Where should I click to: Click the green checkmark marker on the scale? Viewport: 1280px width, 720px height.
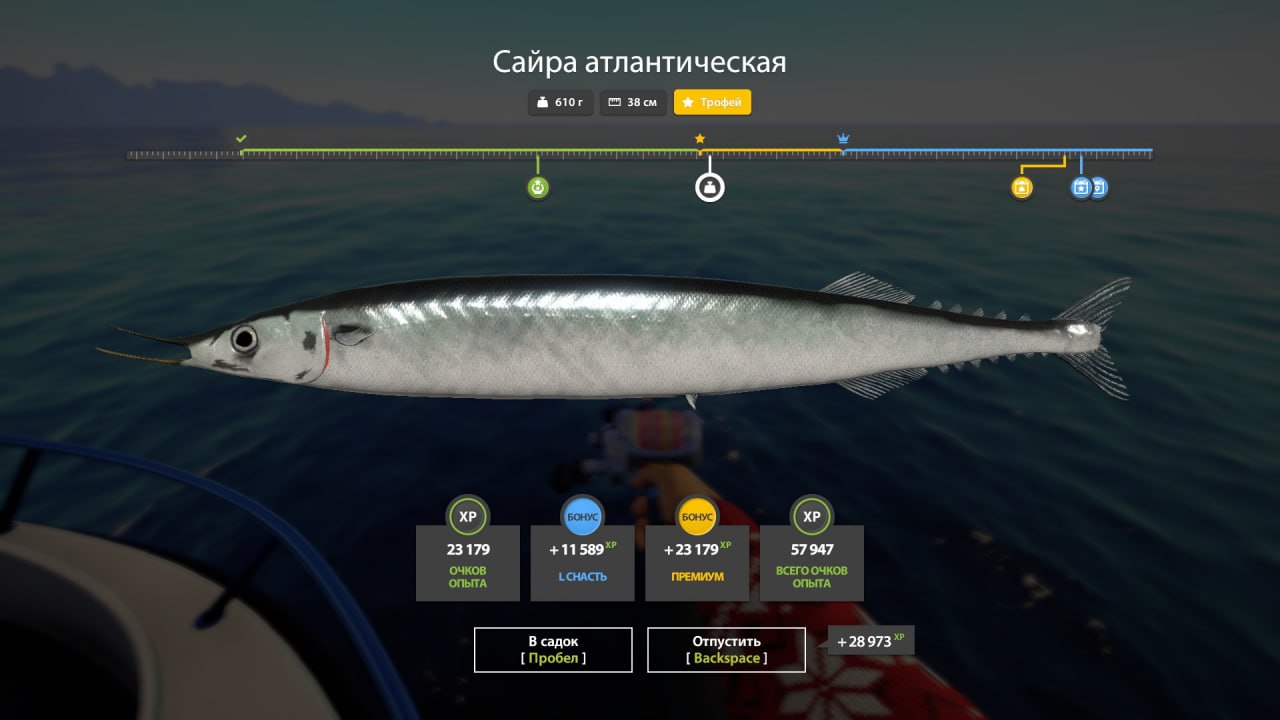point(241,137)
